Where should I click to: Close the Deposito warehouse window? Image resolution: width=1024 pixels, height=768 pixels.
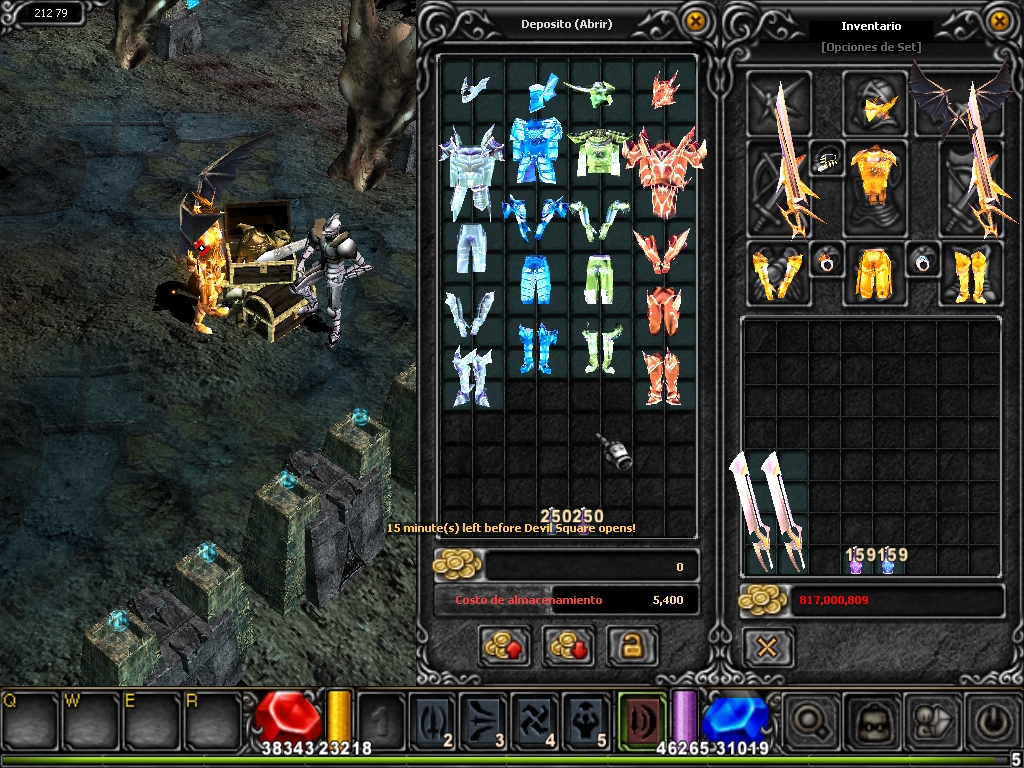click(x=695, y=22)
